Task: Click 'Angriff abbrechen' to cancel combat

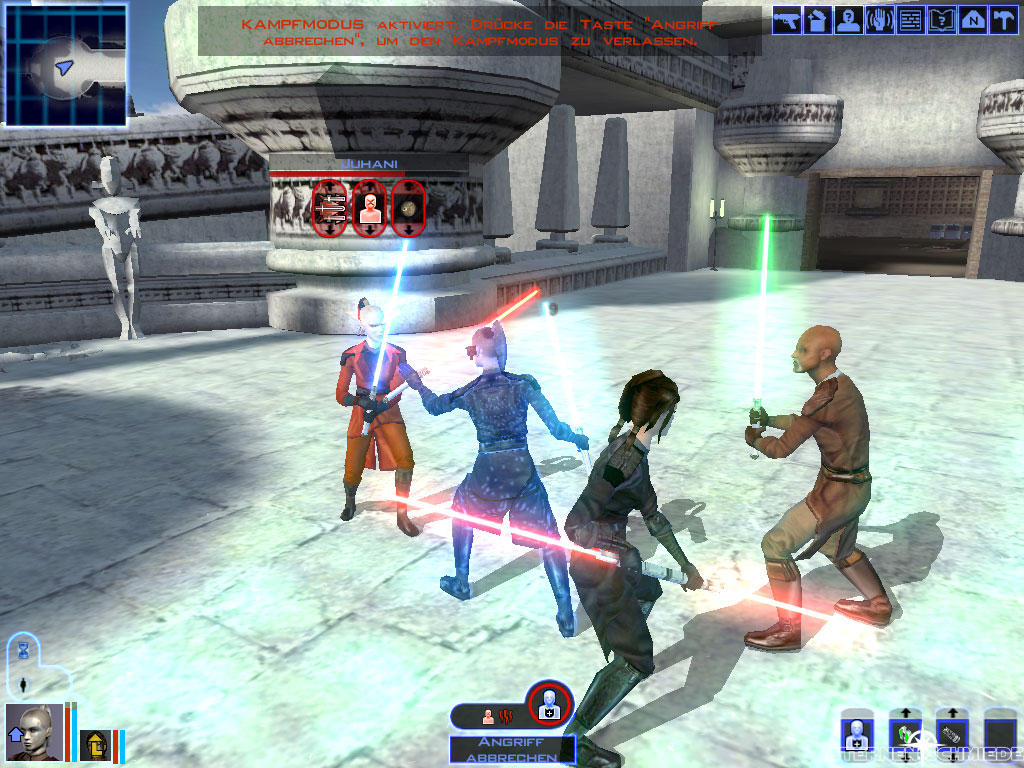Action: pyautogui.click(x=512, y=749)
